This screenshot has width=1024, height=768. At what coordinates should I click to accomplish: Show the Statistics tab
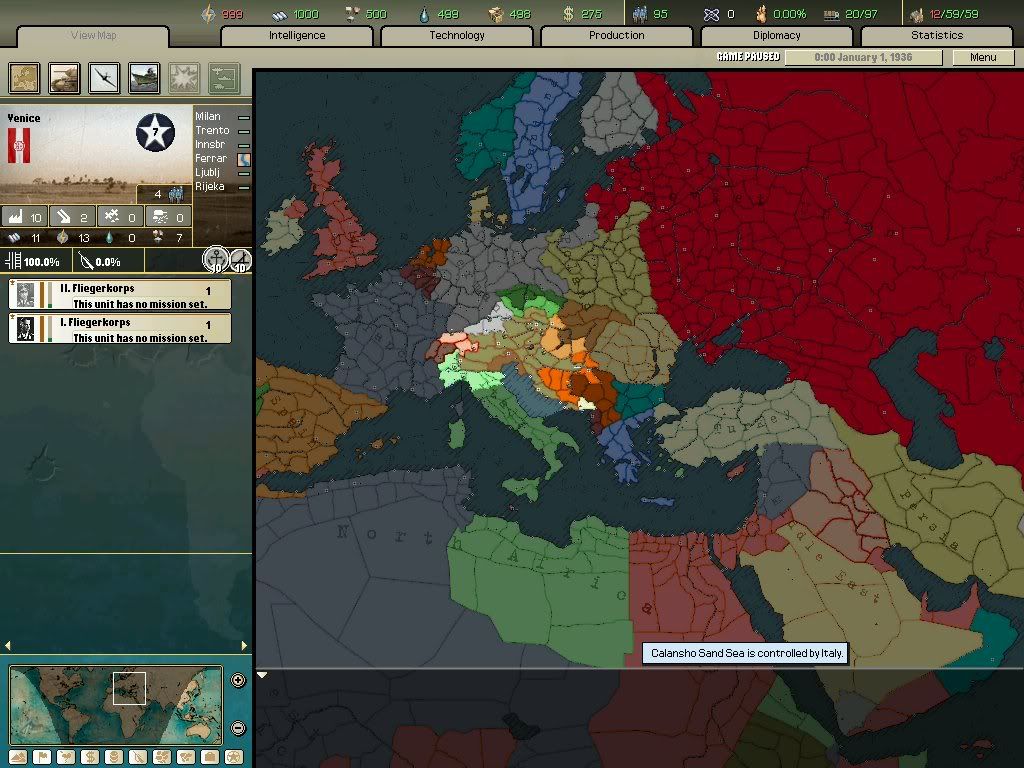coord(937,36)
